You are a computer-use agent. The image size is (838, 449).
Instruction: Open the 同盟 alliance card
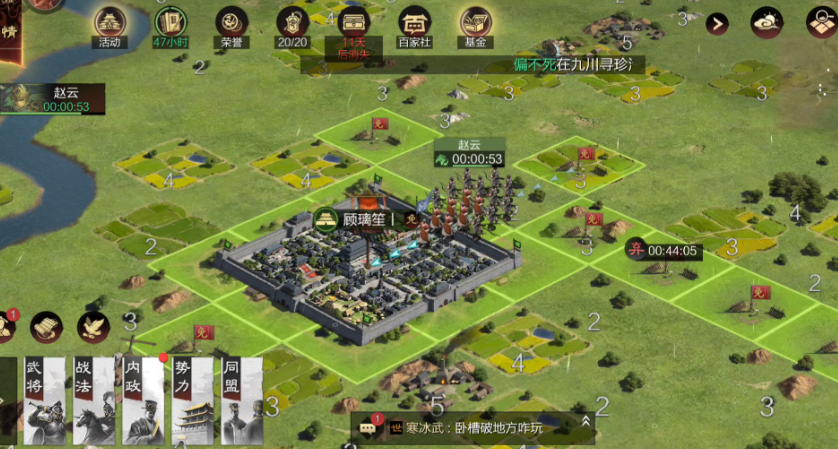pyautogui.click(x=242, y=400)
